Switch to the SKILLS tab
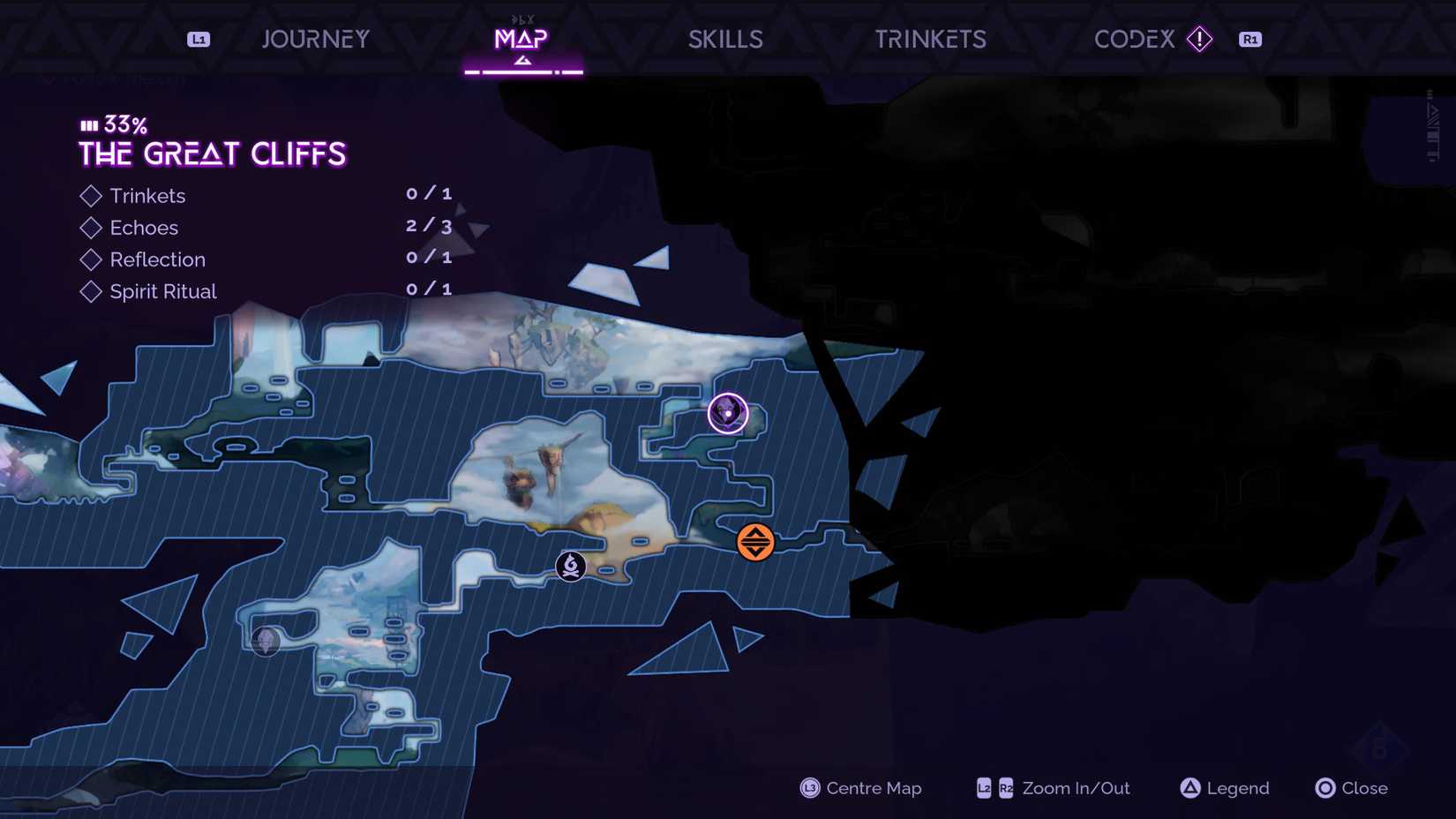The width and height of the screenshot is (1456, 819). tap(724, 39)
